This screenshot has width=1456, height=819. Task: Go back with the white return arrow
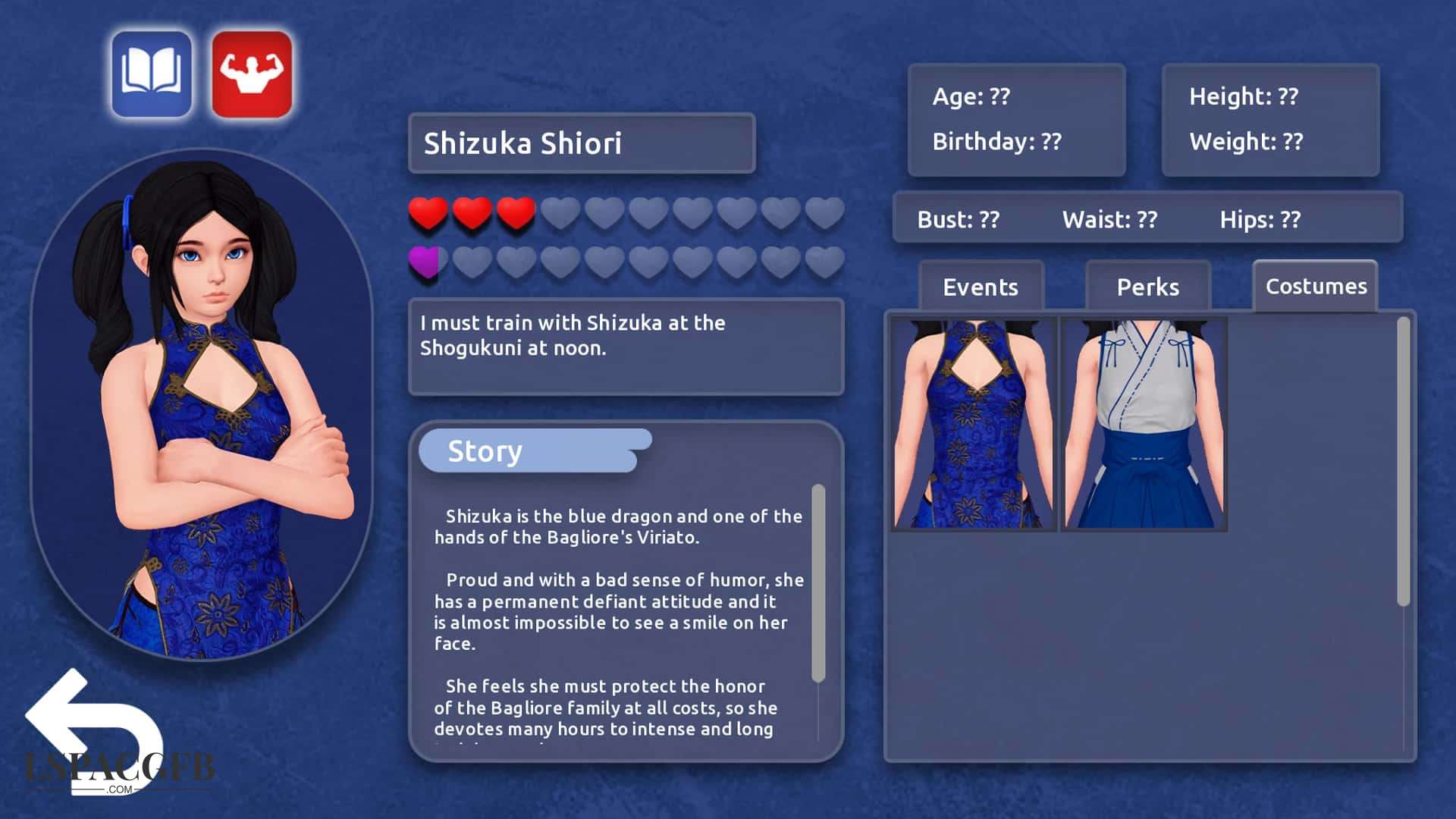pos(91,728)
